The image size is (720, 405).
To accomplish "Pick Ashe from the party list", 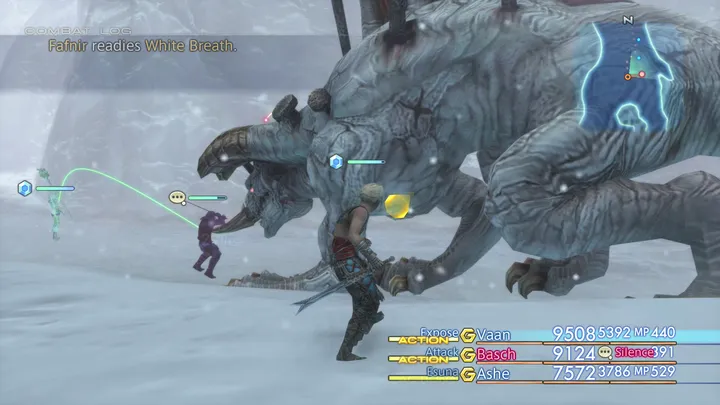I will coord(493,374).
